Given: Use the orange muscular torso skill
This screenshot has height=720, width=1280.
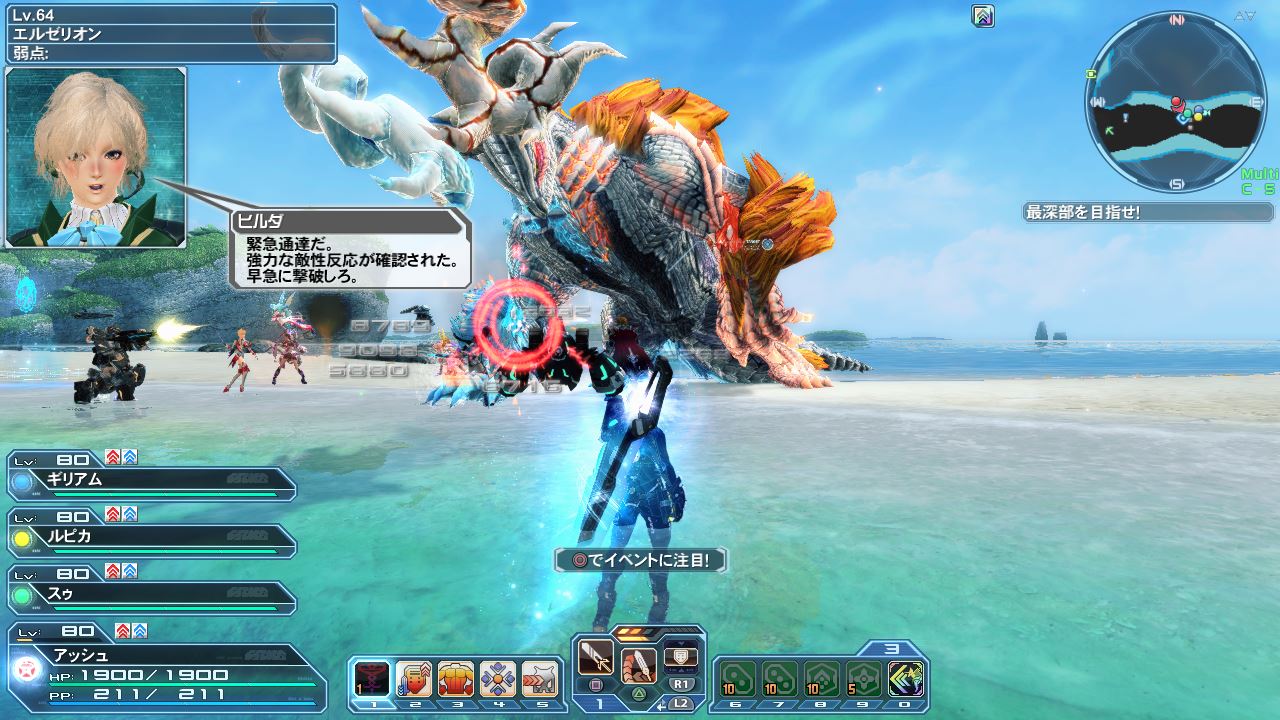Looking at the screenshot, I should point(456,679).
